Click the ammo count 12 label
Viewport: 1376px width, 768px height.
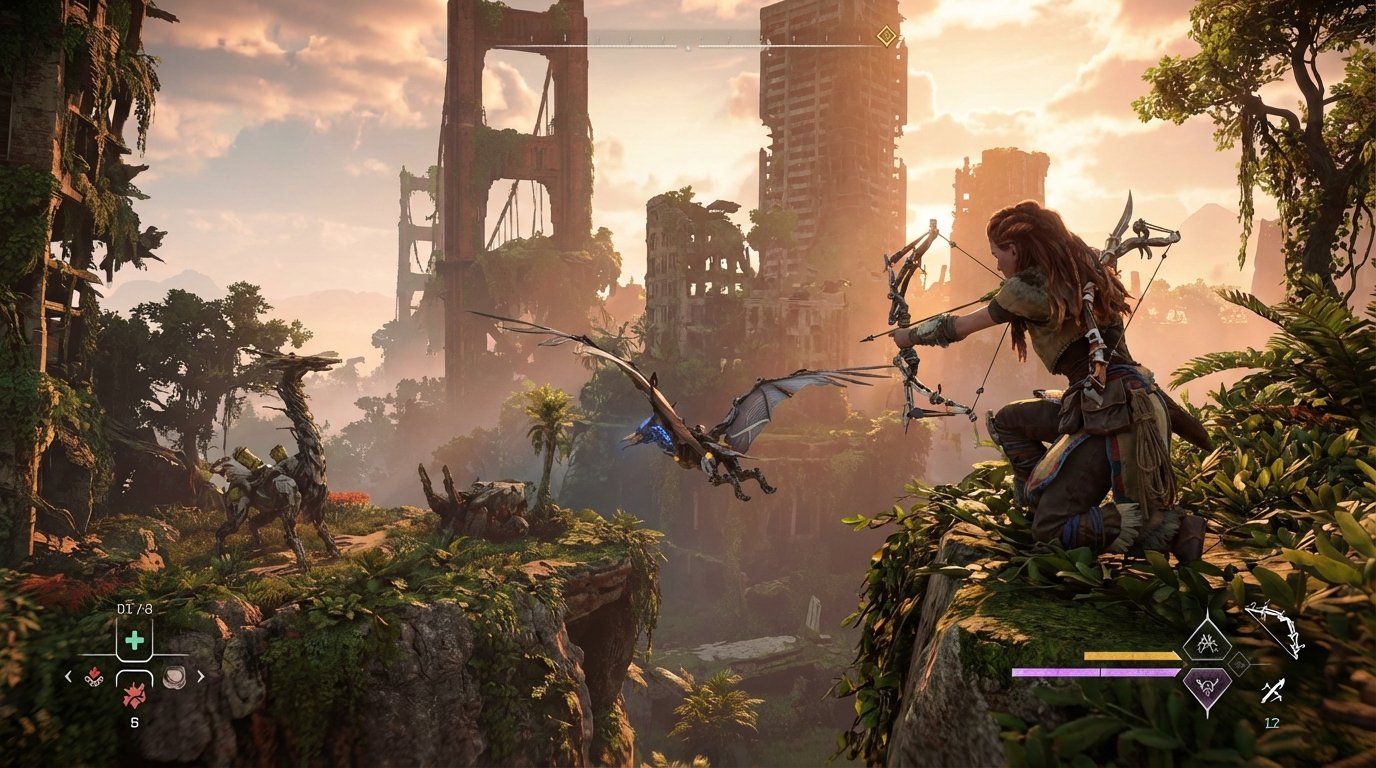[x=1272, y=721]
